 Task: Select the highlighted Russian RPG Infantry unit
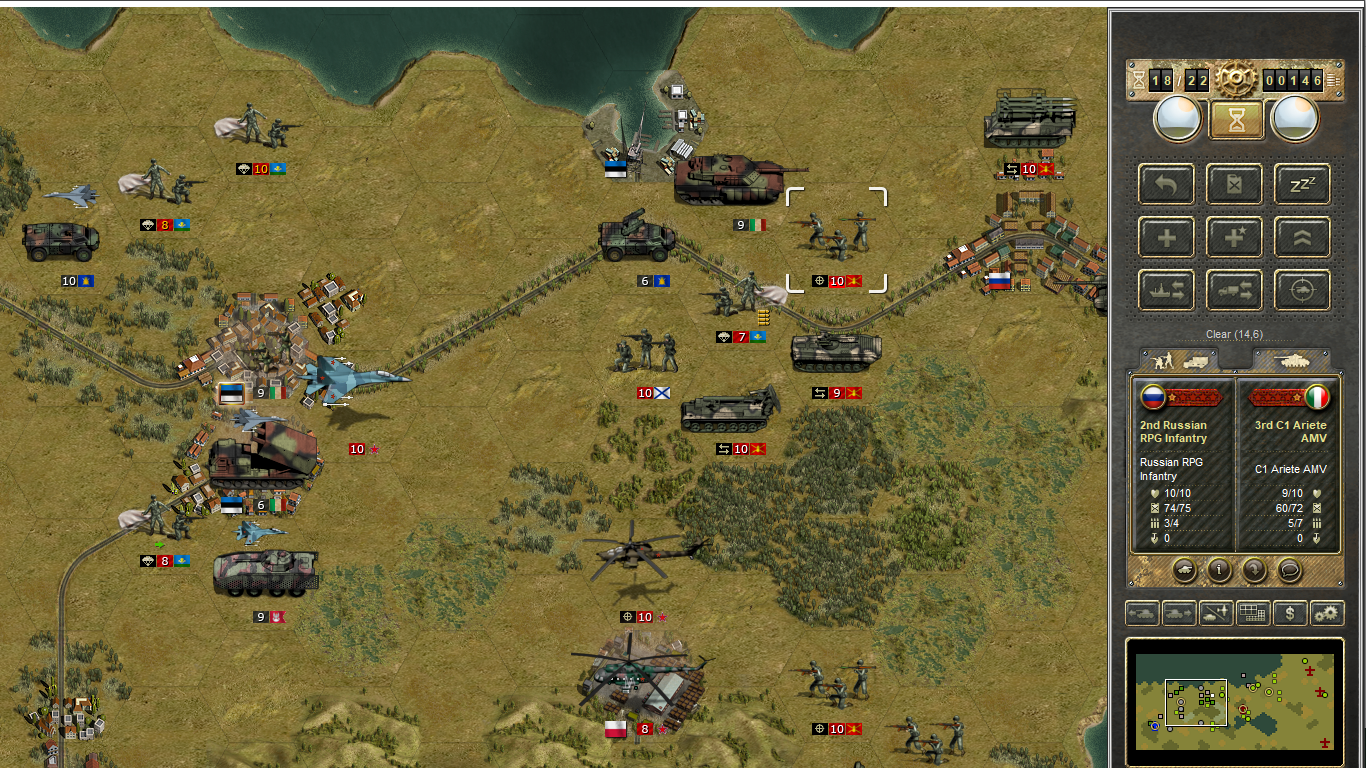pyautogui.click(x=837, y=235)
